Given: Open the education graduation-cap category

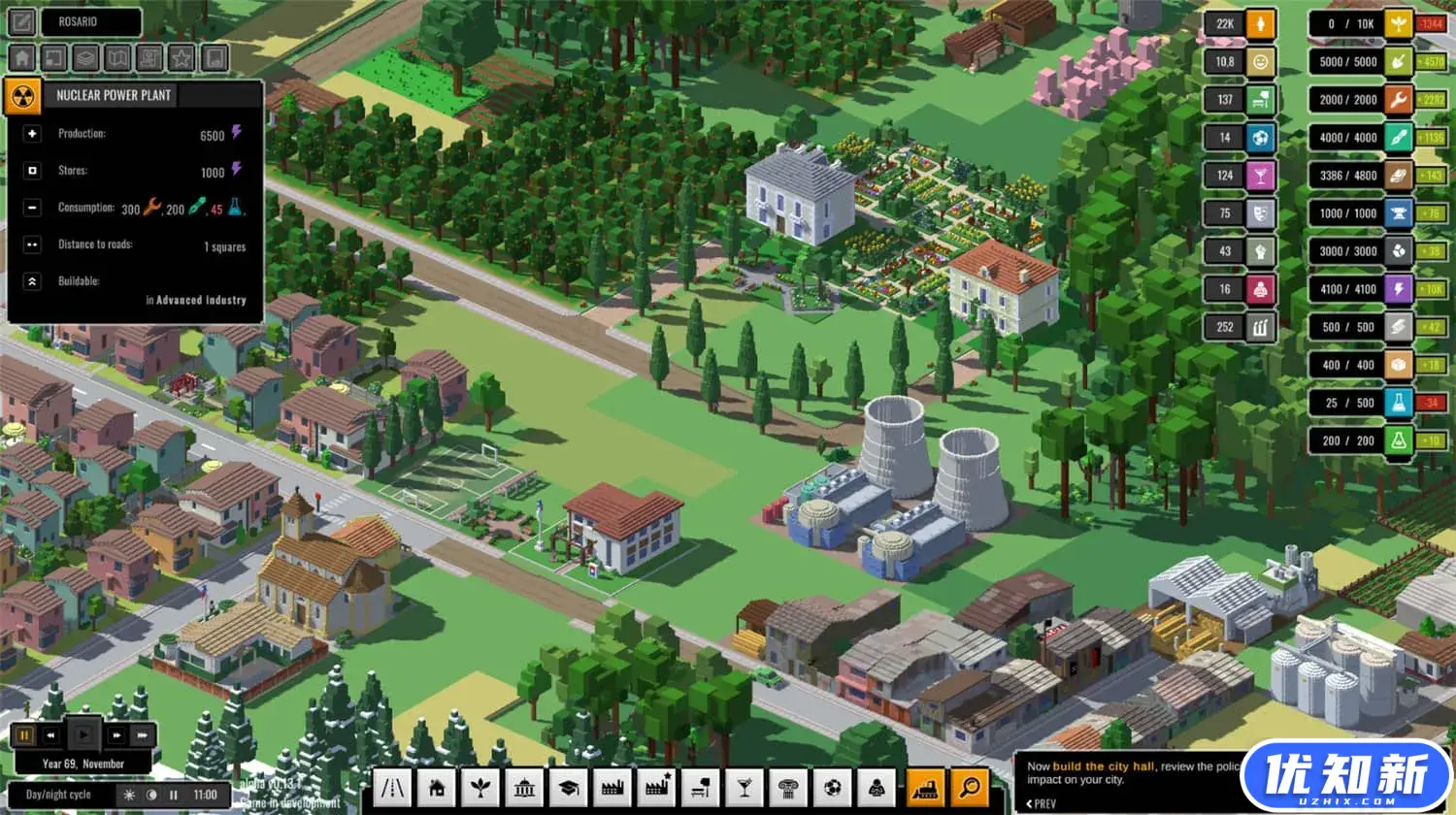Looking at the screenshot, I should [569, 788].
